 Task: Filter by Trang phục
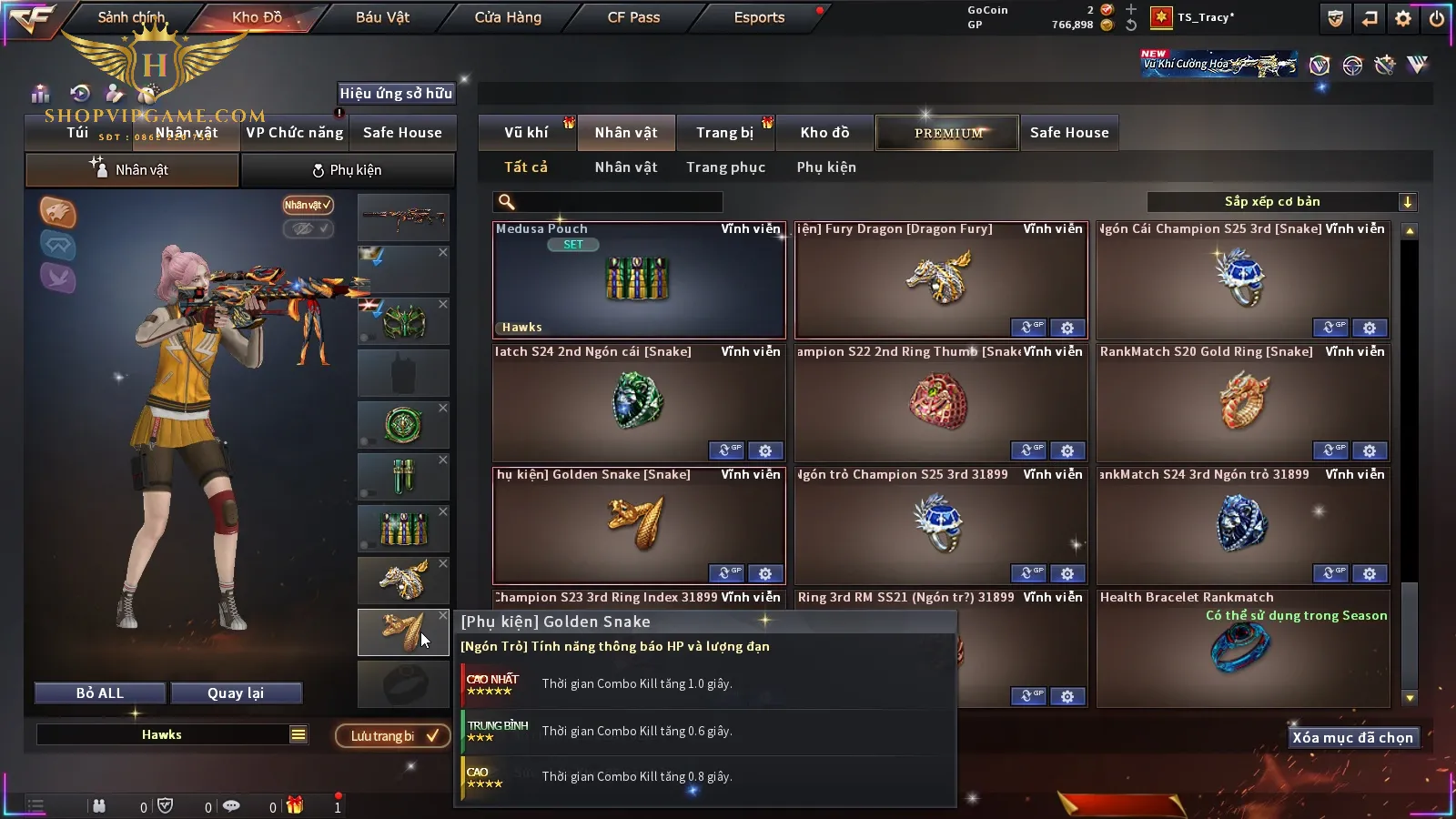(x=725, y=167)
